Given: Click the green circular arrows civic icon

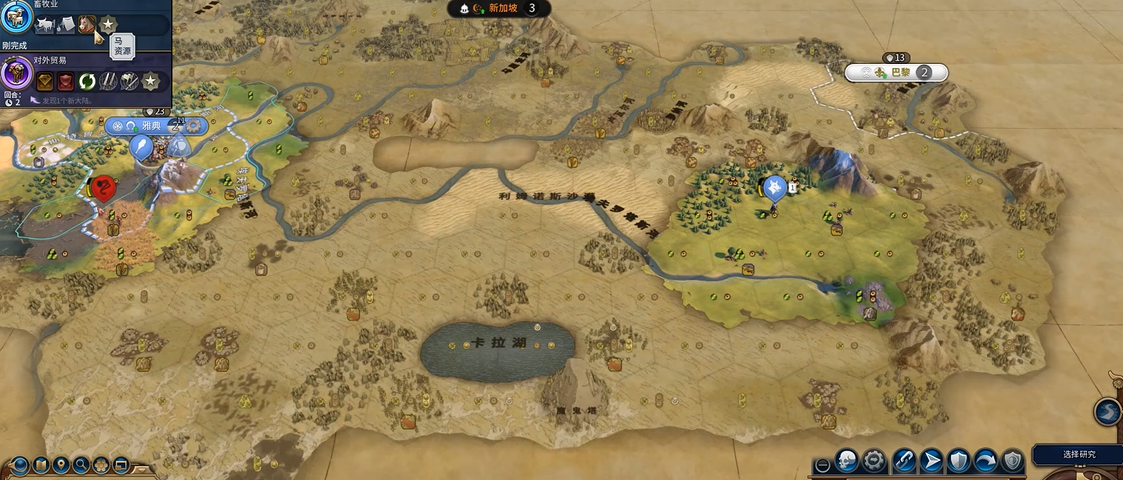Looking at the screenshot, I should (86, 81).
